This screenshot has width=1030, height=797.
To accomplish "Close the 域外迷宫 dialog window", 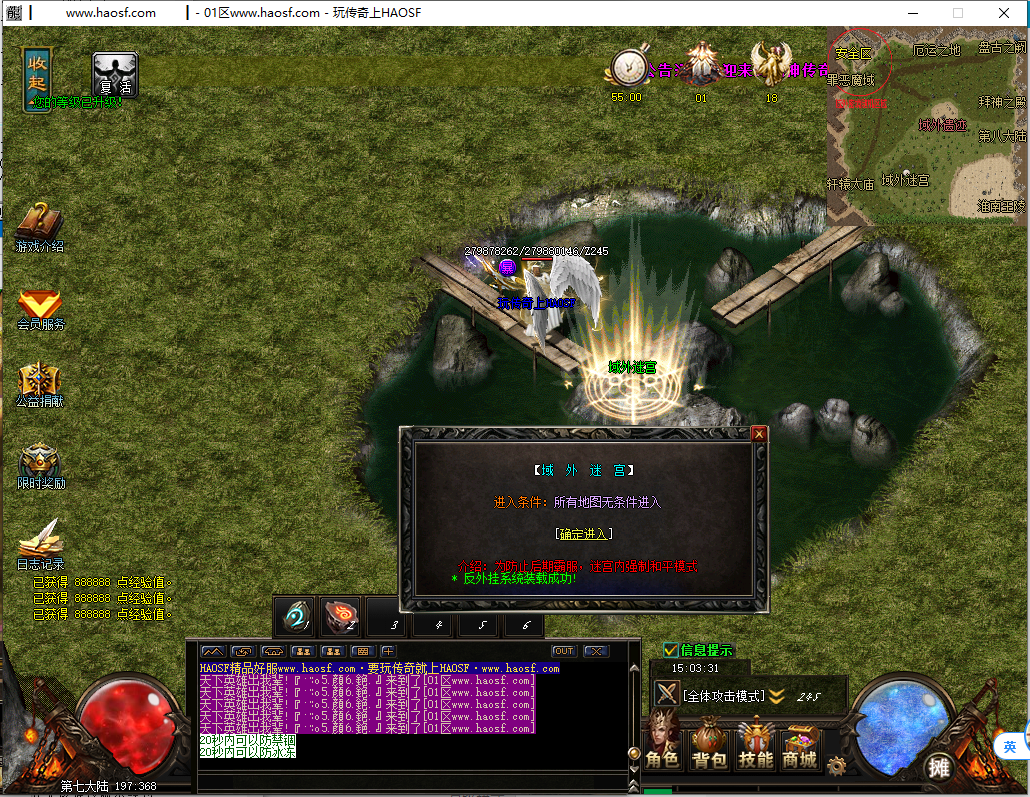I will (x=759, y=434).
